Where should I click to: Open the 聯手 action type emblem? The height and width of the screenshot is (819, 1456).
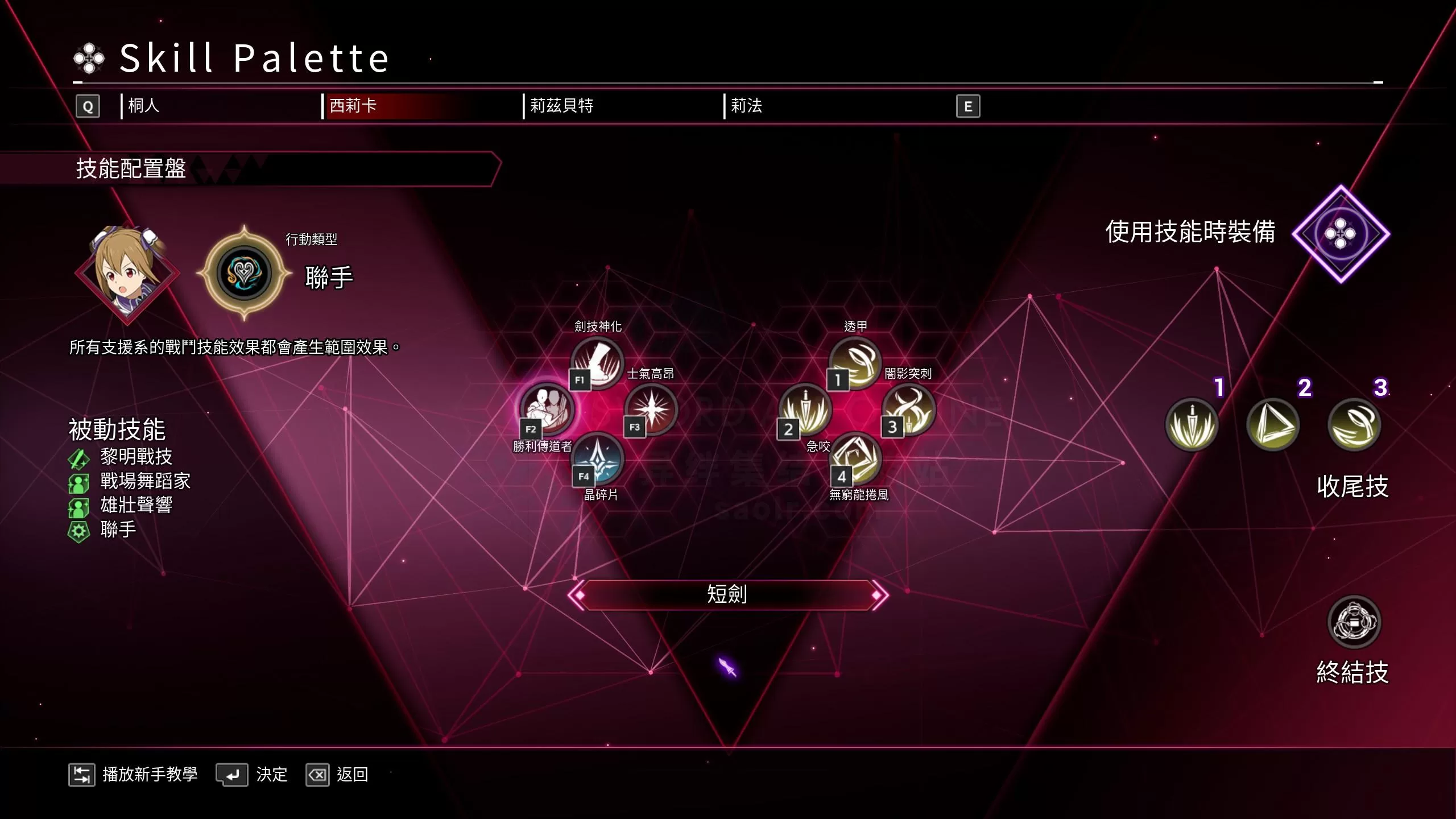pos(244,273)
